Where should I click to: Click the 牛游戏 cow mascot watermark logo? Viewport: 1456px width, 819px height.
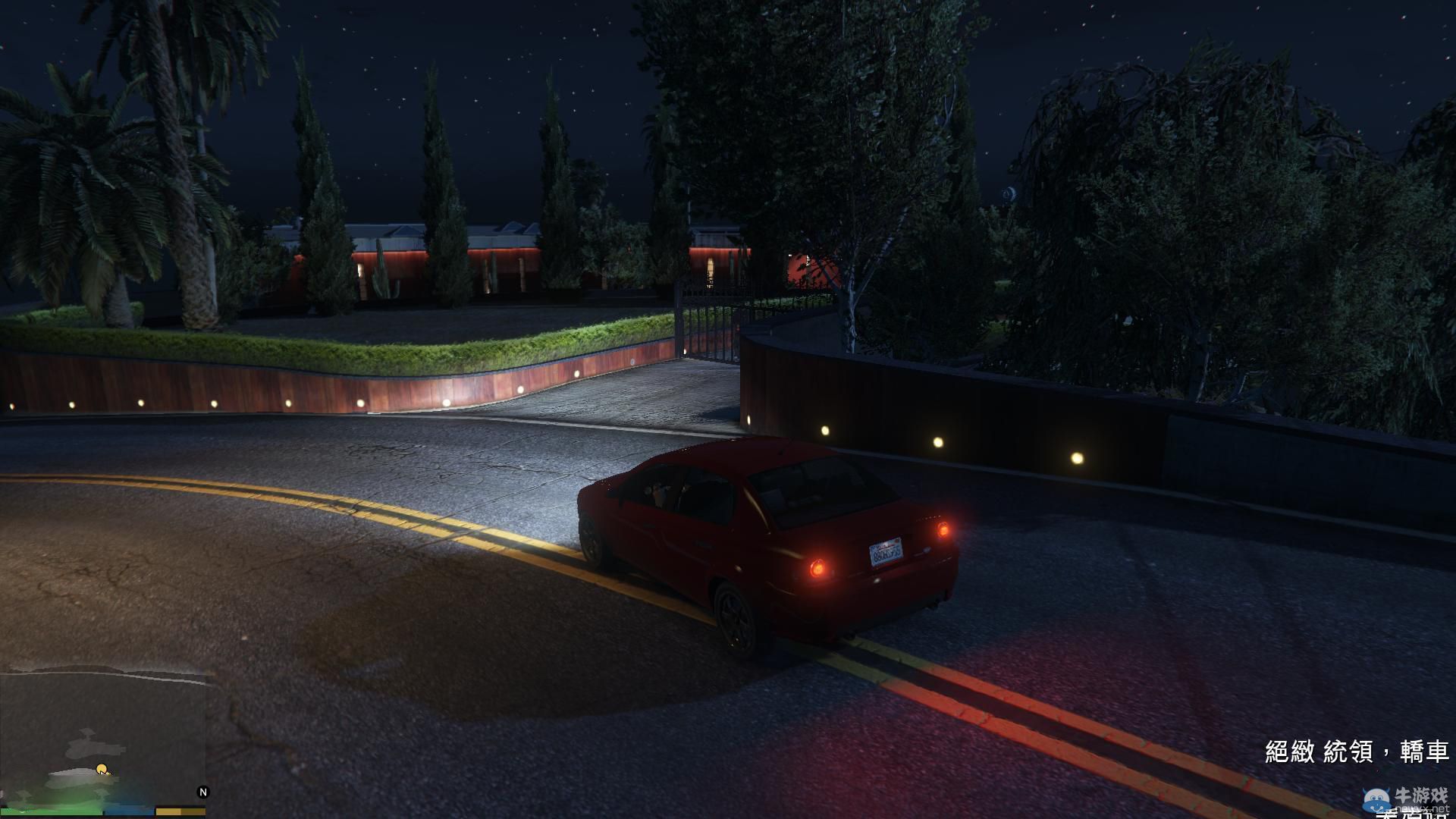[x=1376, y=800]
